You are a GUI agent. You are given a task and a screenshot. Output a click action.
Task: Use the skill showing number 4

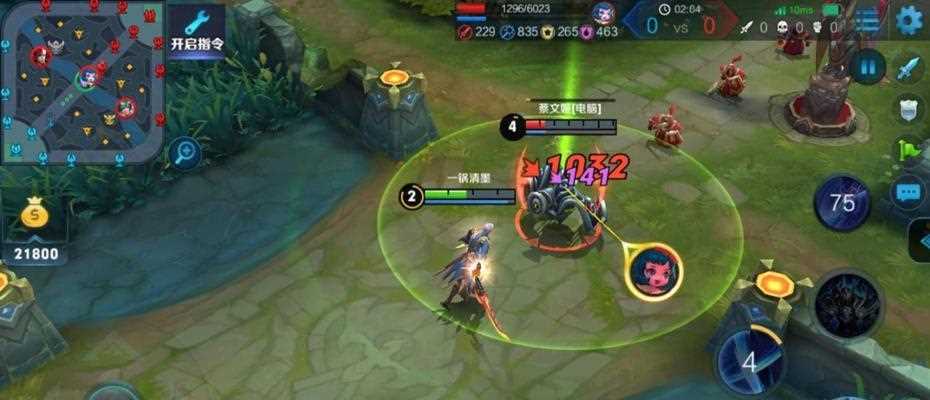pyautogui.click(x=750, y=359)
